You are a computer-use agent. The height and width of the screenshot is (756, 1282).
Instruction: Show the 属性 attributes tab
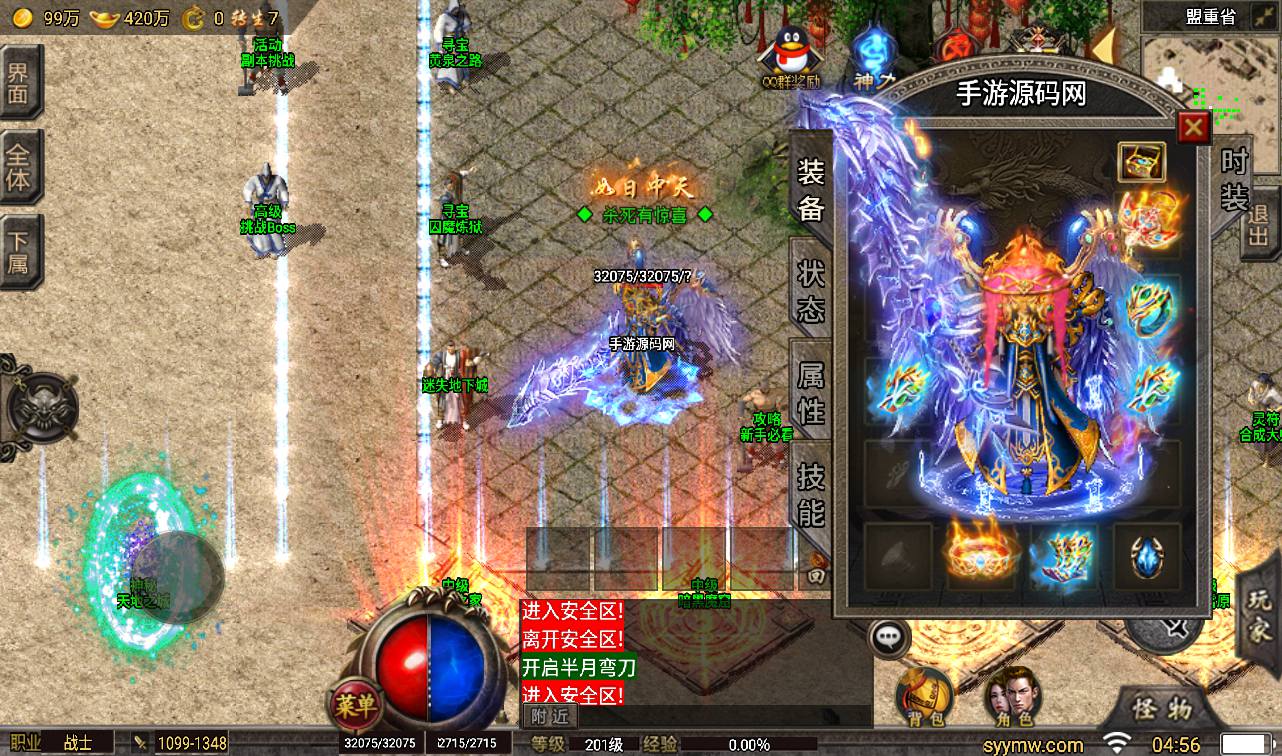[810, 392]
